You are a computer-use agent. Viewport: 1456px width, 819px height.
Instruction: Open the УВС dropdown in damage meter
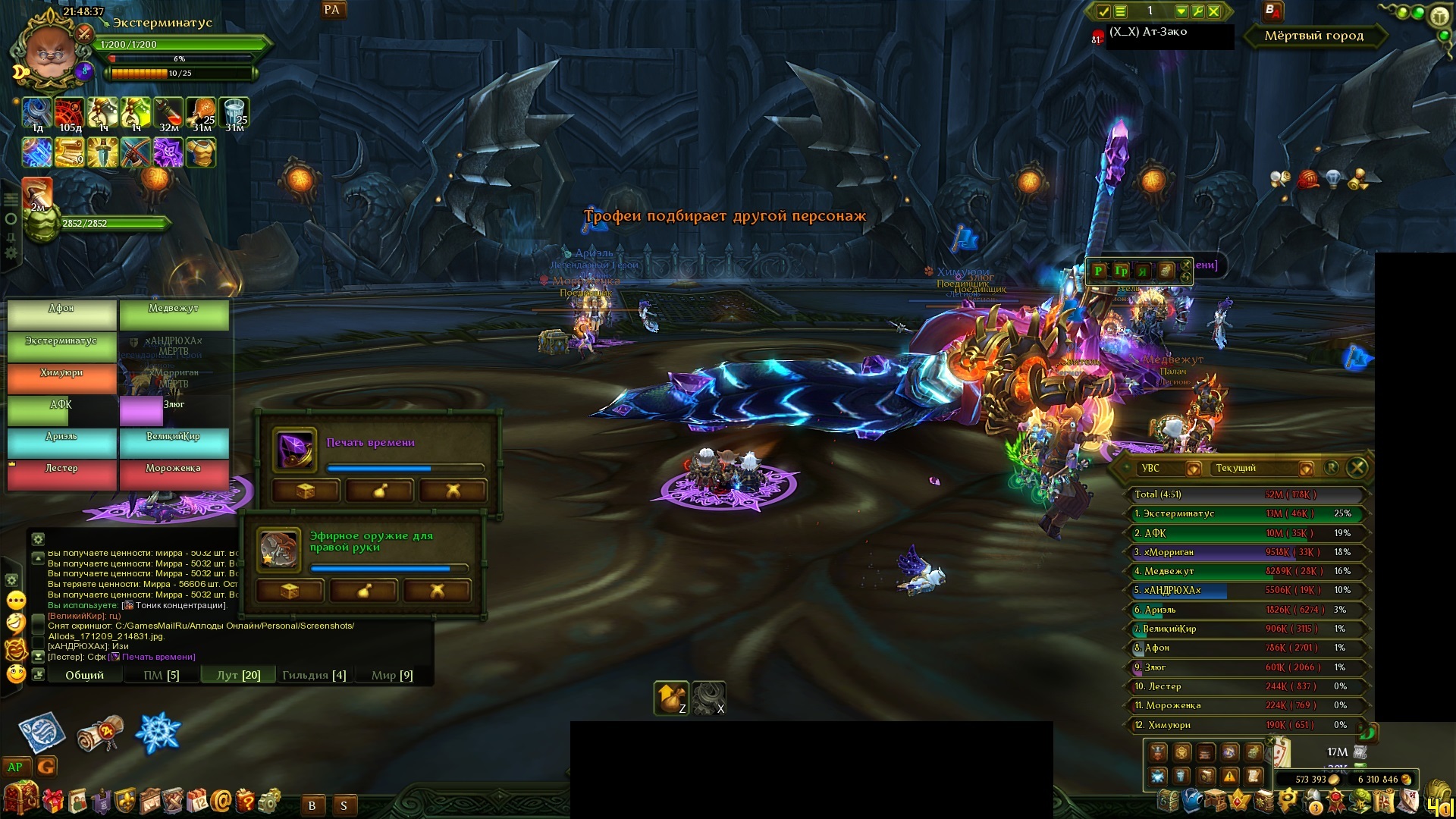coord(1193,469)
